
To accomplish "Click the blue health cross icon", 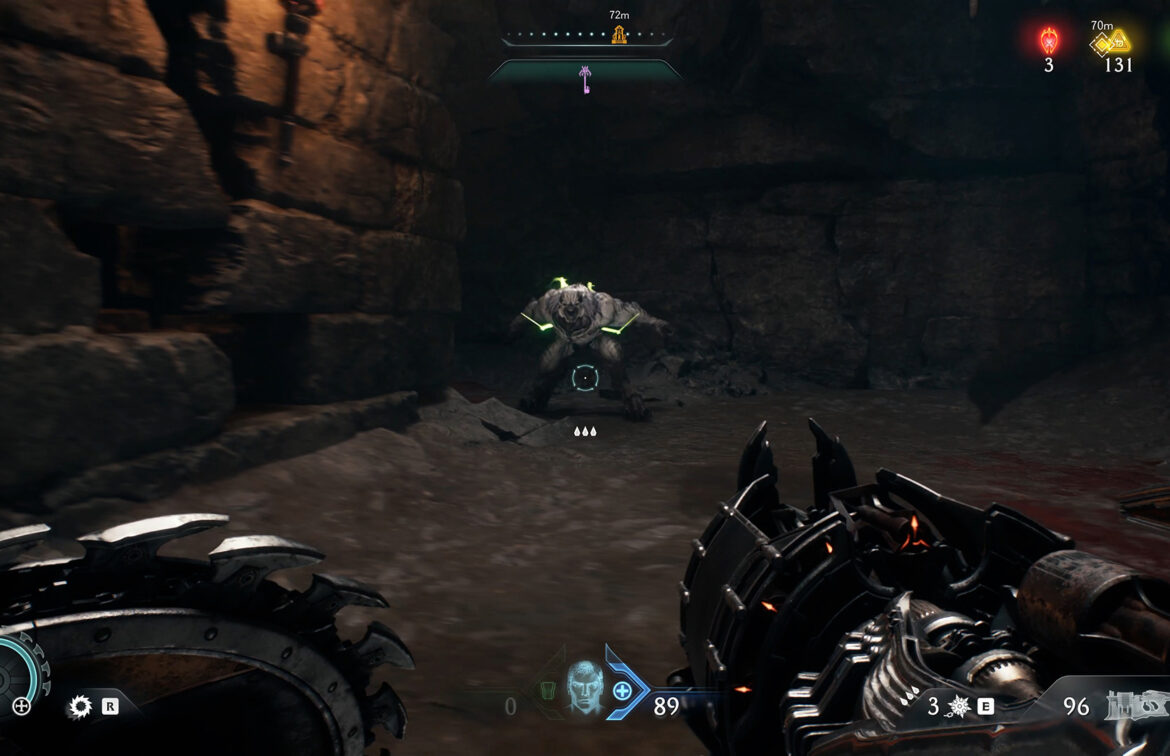I will click(622, 690).
